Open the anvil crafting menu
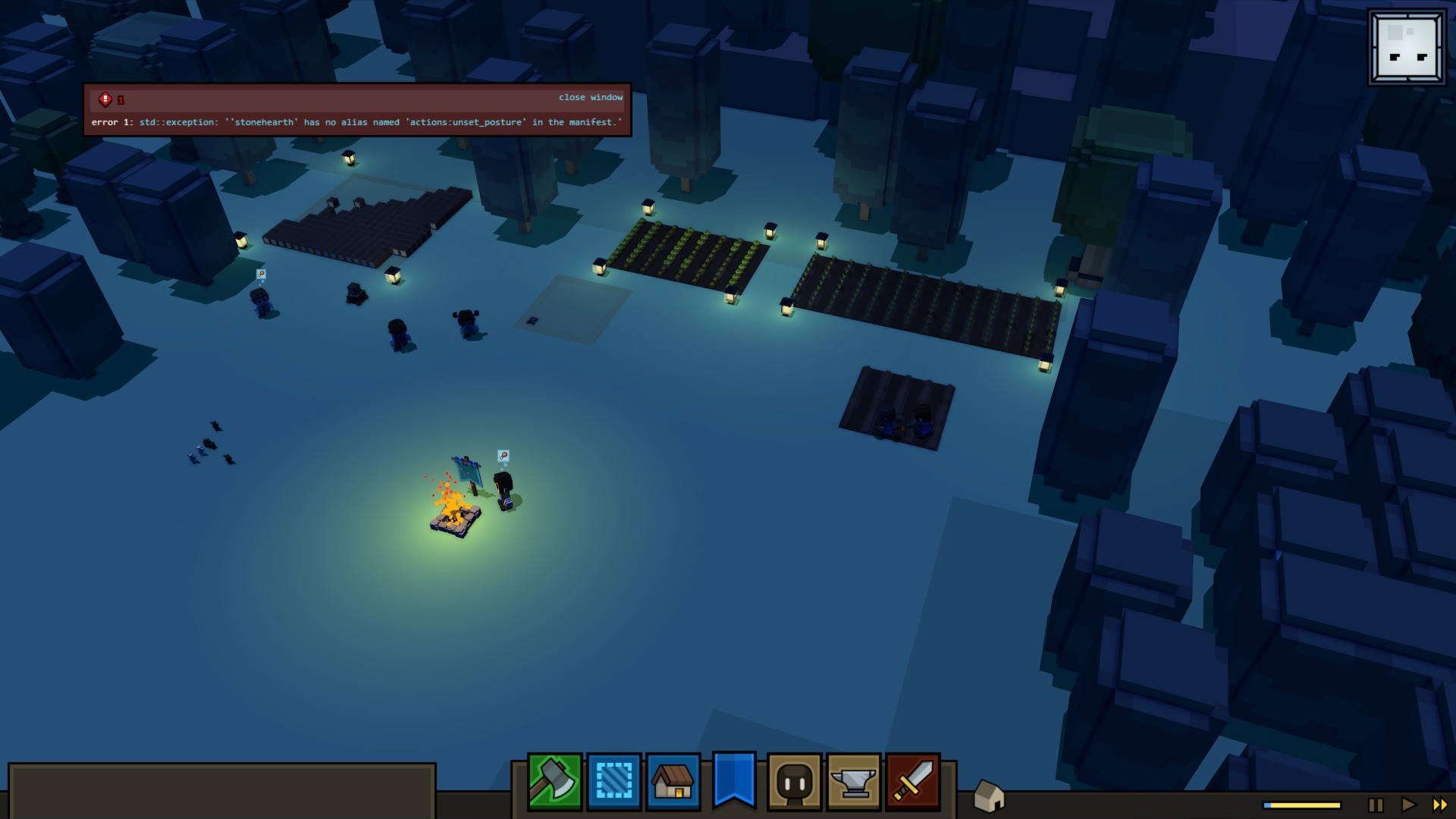Screen dimensions: 1456x819 (x=854, y=781)
